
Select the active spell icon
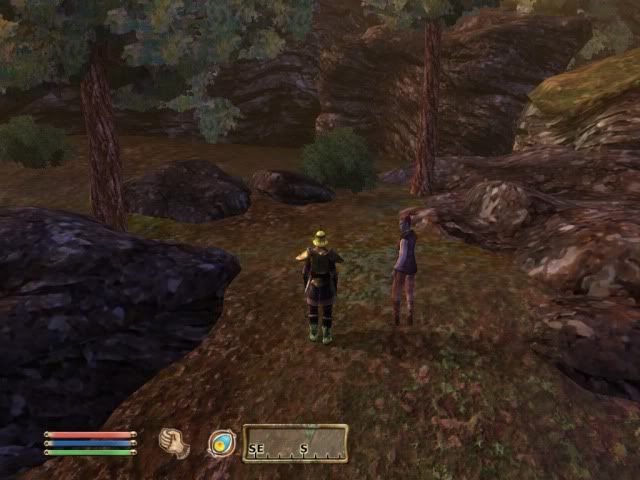click(x=221, y=443)
